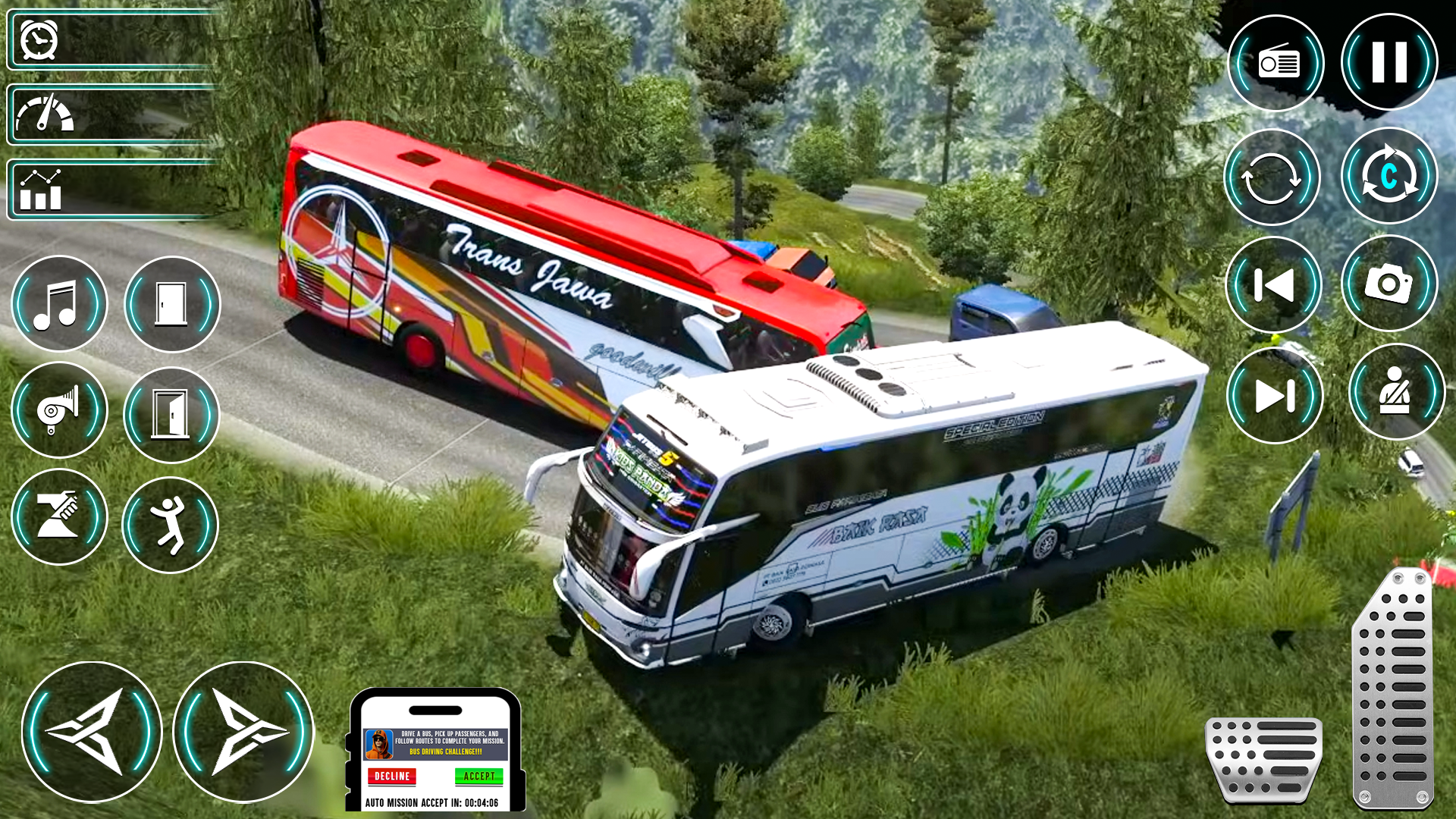Sound the bus horn
Viewport: 1456px width, 819px height.
tap(59, 409)
